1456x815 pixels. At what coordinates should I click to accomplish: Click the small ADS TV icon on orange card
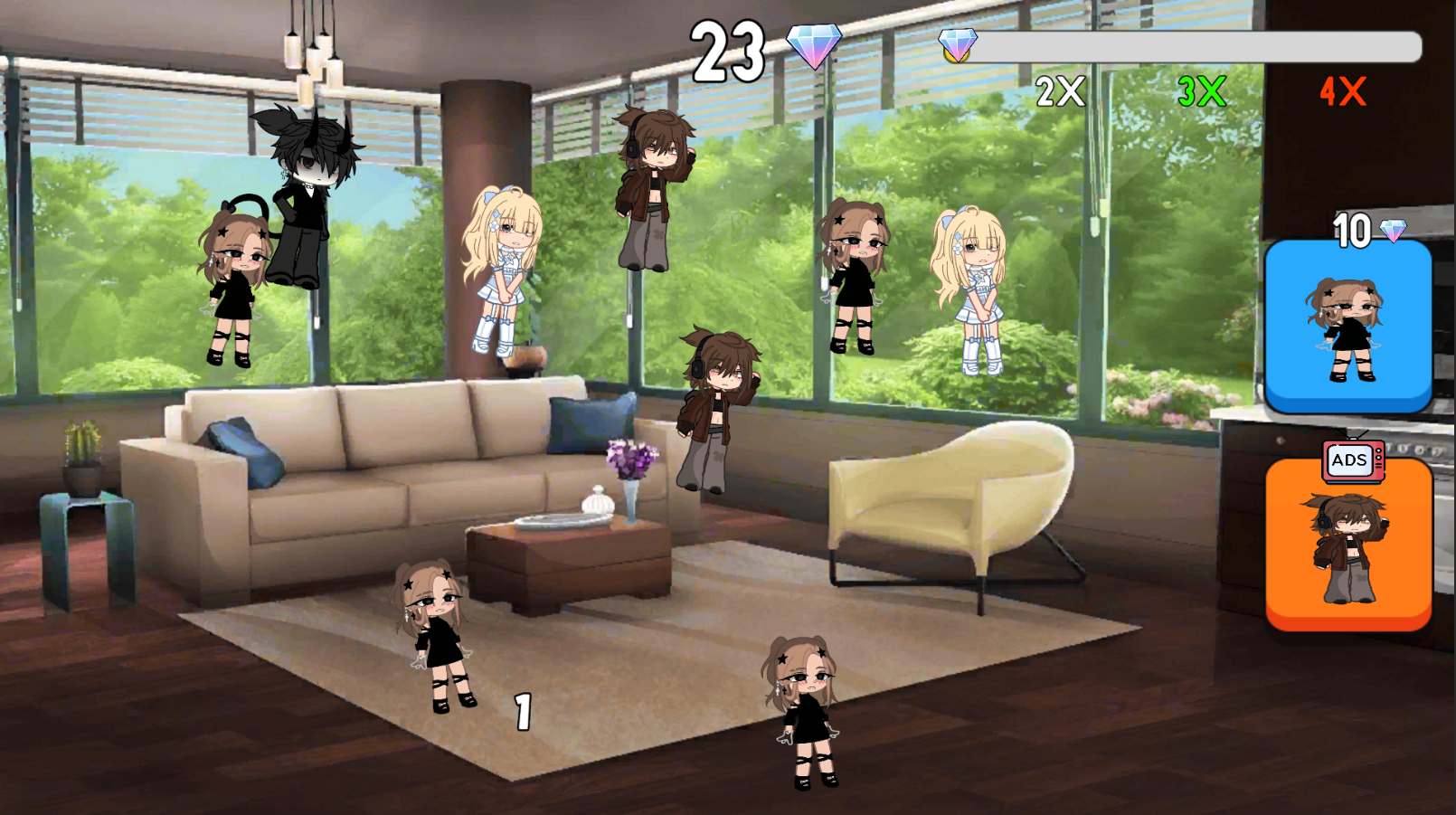(1351, 461)
